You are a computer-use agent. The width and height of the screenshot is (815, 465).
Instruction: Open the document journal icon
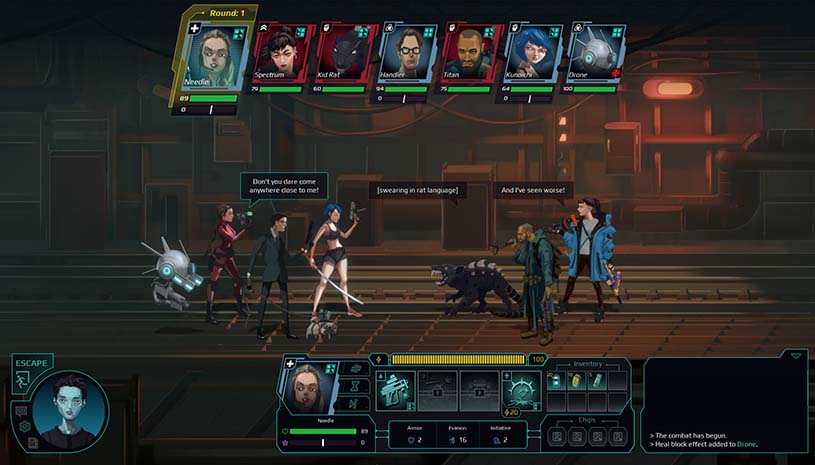coord(33,441)
